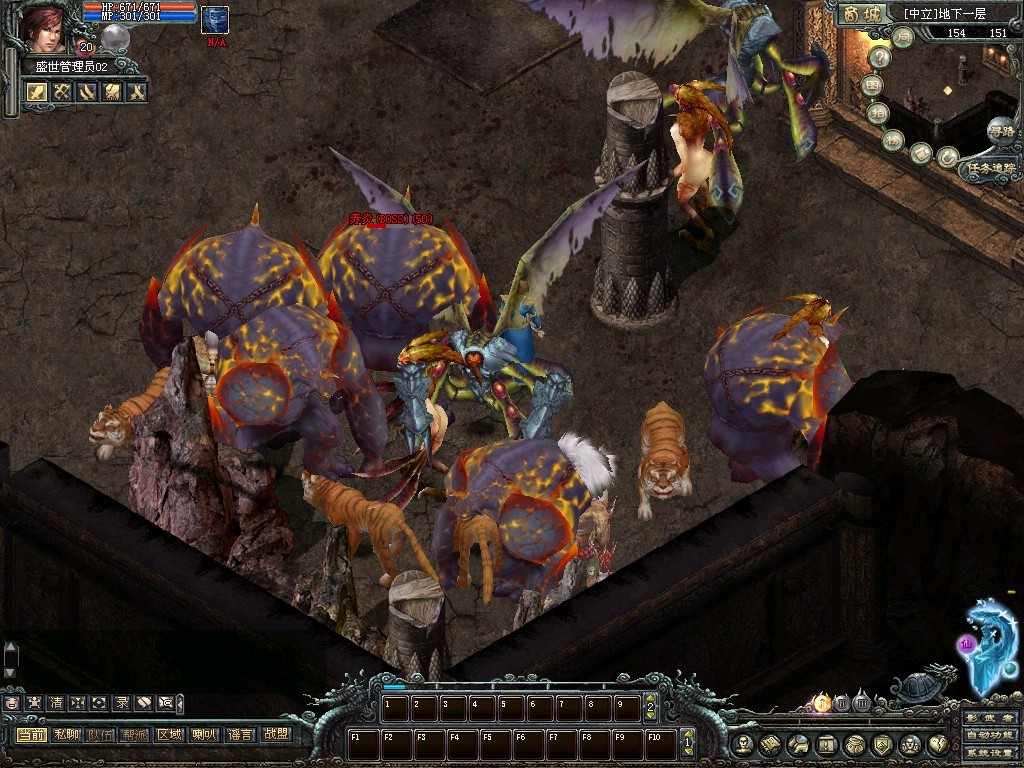
Task: Open the 自动功能 auto function menu
Action: 990,735
